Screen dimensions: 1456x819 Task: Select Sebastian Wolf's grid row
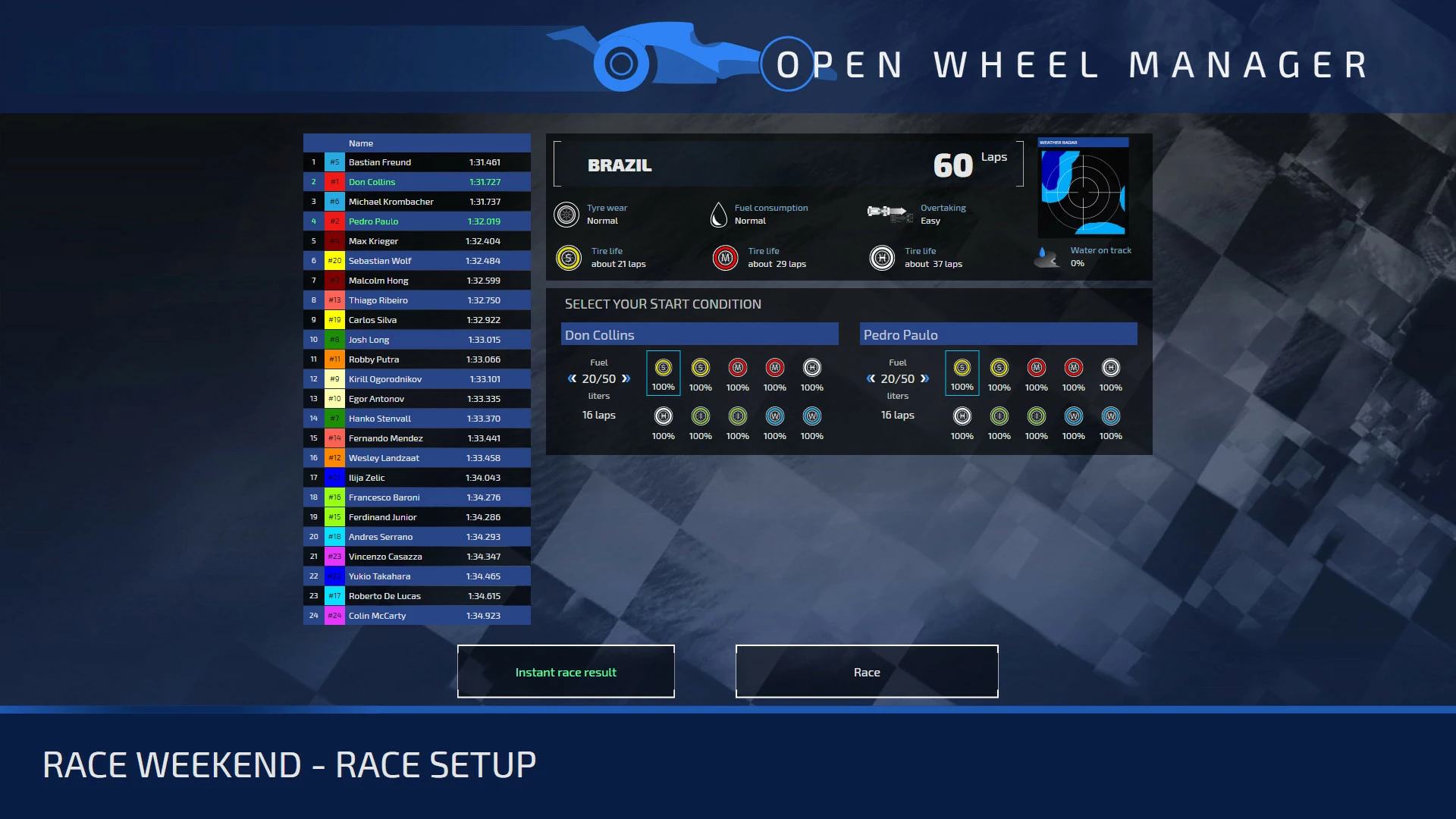(417, 261)
